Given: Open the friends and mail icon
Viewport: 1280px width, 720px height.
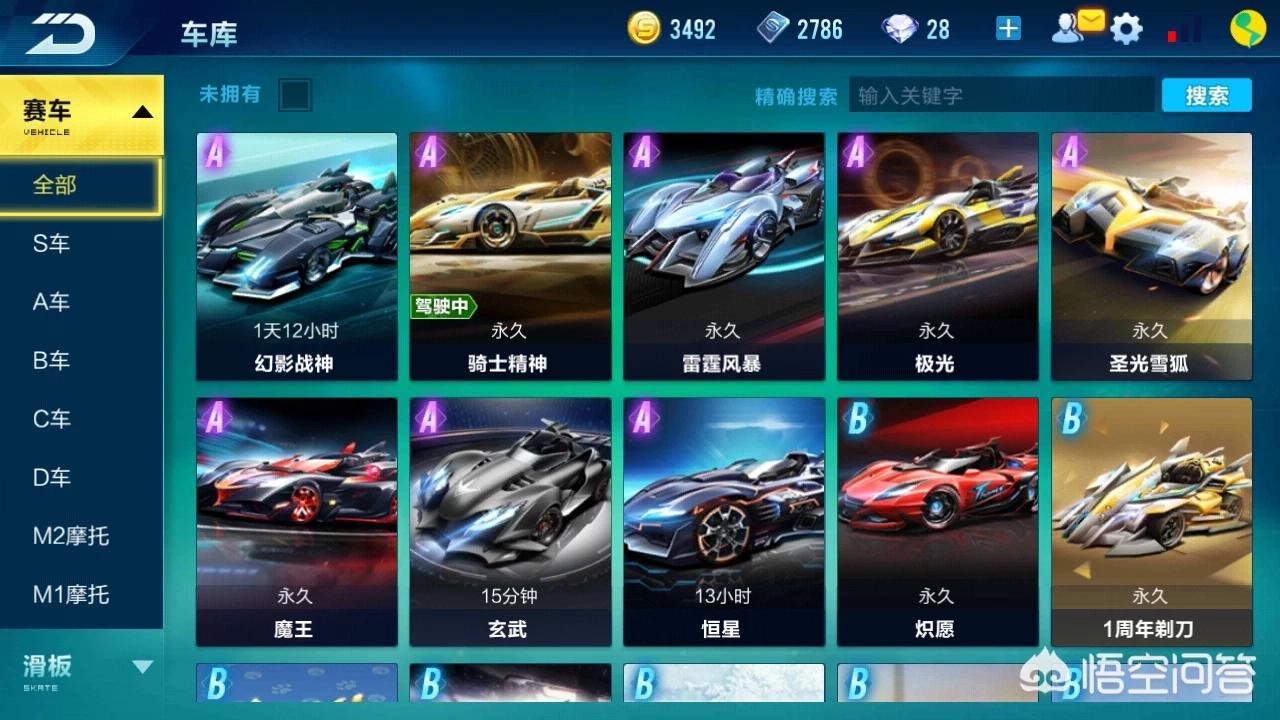Looking at the screenshot, I should click(1075, 27).
